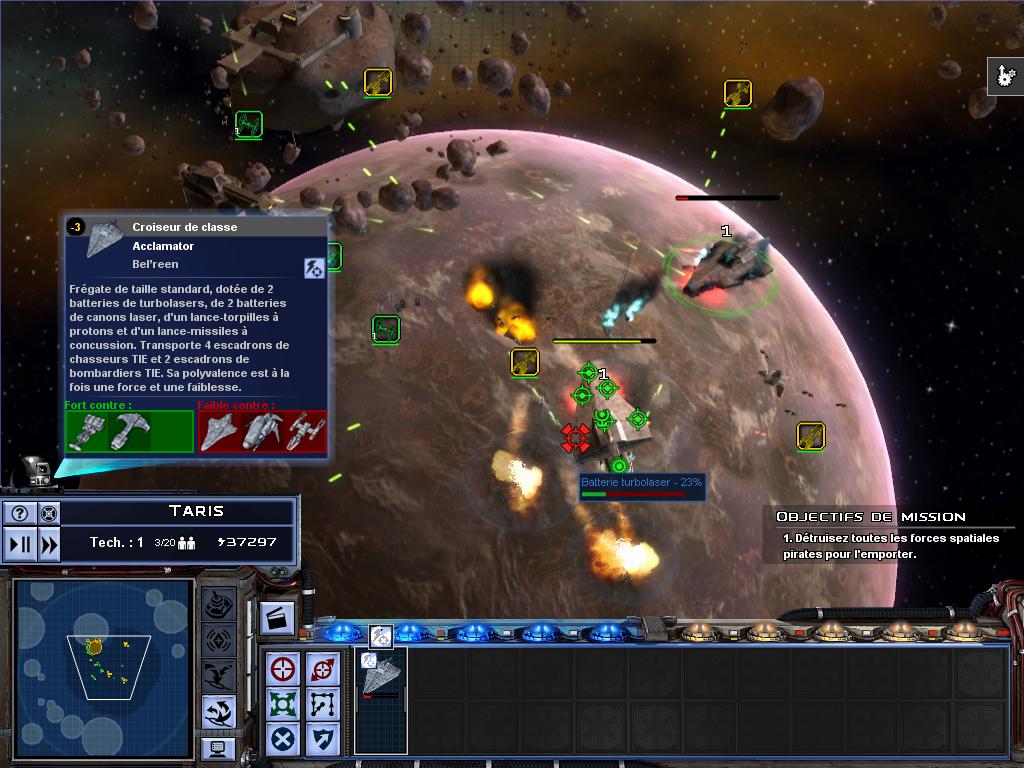
Task: Open the computer monitor button below minimap
Action: (x=218, y=747)
